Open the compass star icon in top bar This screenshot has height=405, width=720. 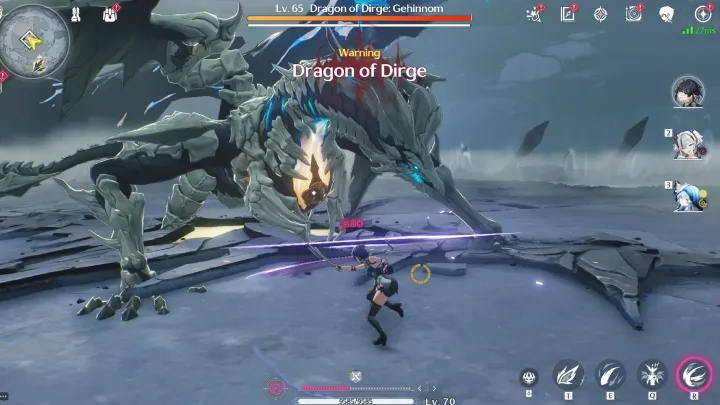600,14
